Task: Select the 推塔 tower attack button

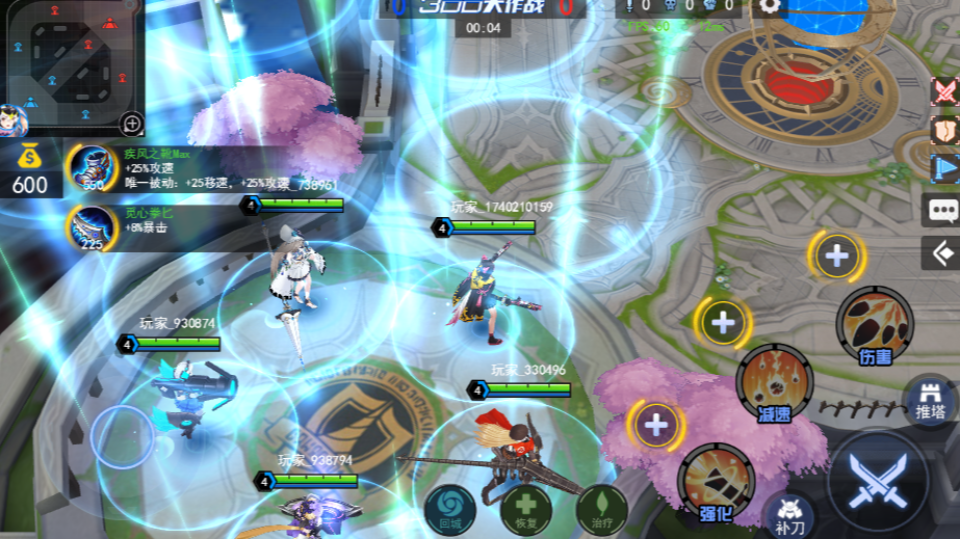Action: 930,398
